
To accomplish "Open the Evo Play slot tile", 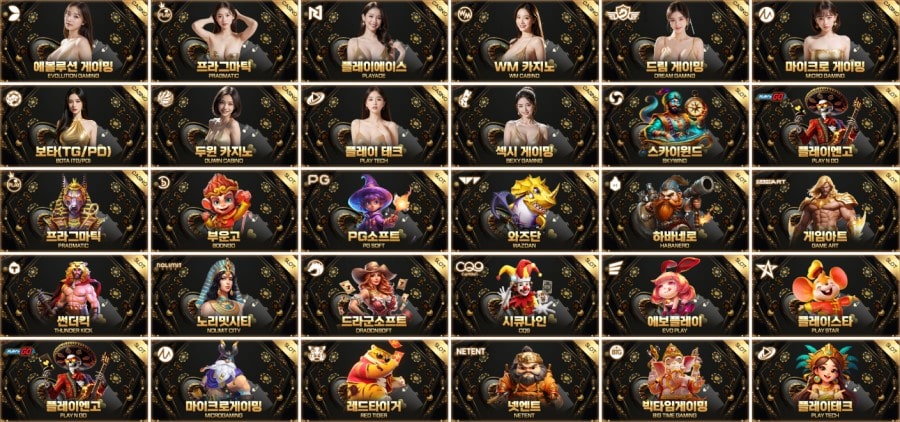I will click(x=675, y=295).
